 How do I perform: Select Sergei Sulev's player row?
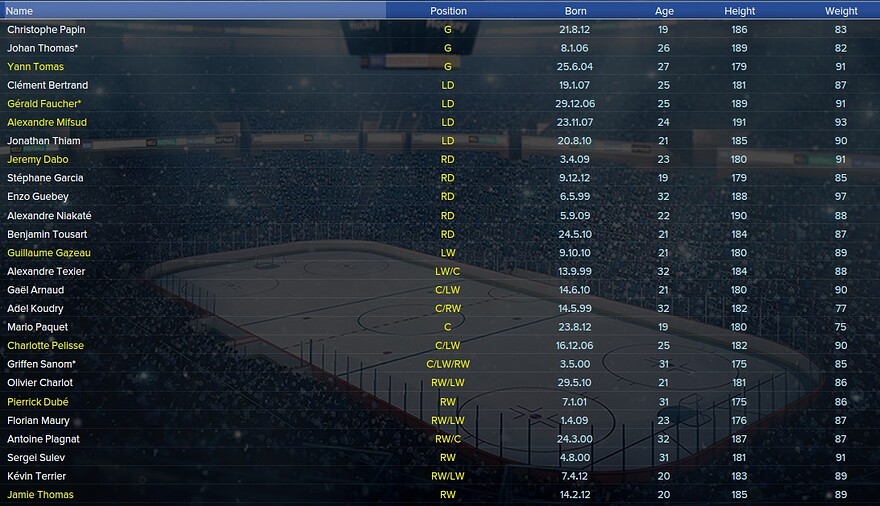(x=36, y=458)
